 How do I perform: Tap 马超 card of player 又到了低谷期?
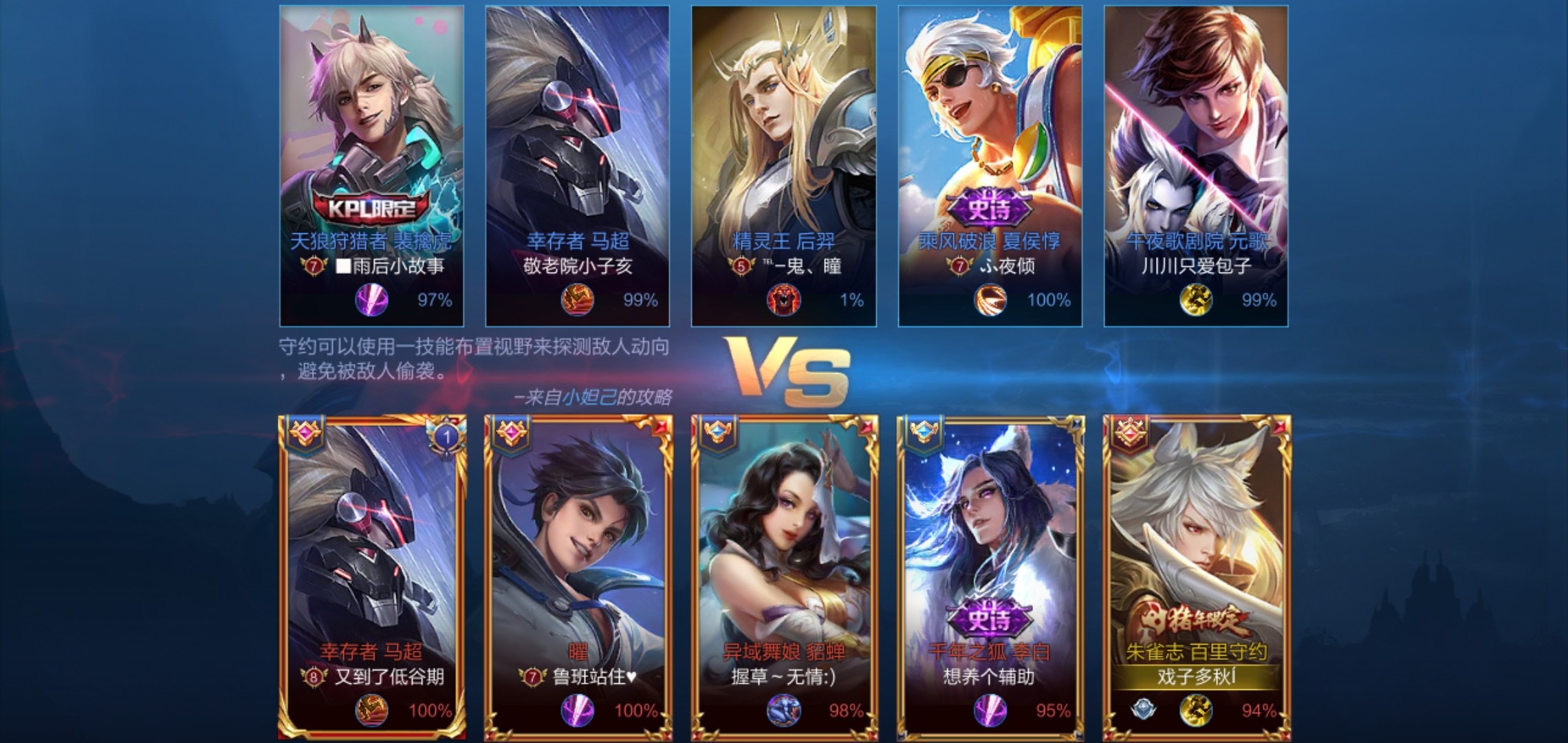tap(372, 577)
